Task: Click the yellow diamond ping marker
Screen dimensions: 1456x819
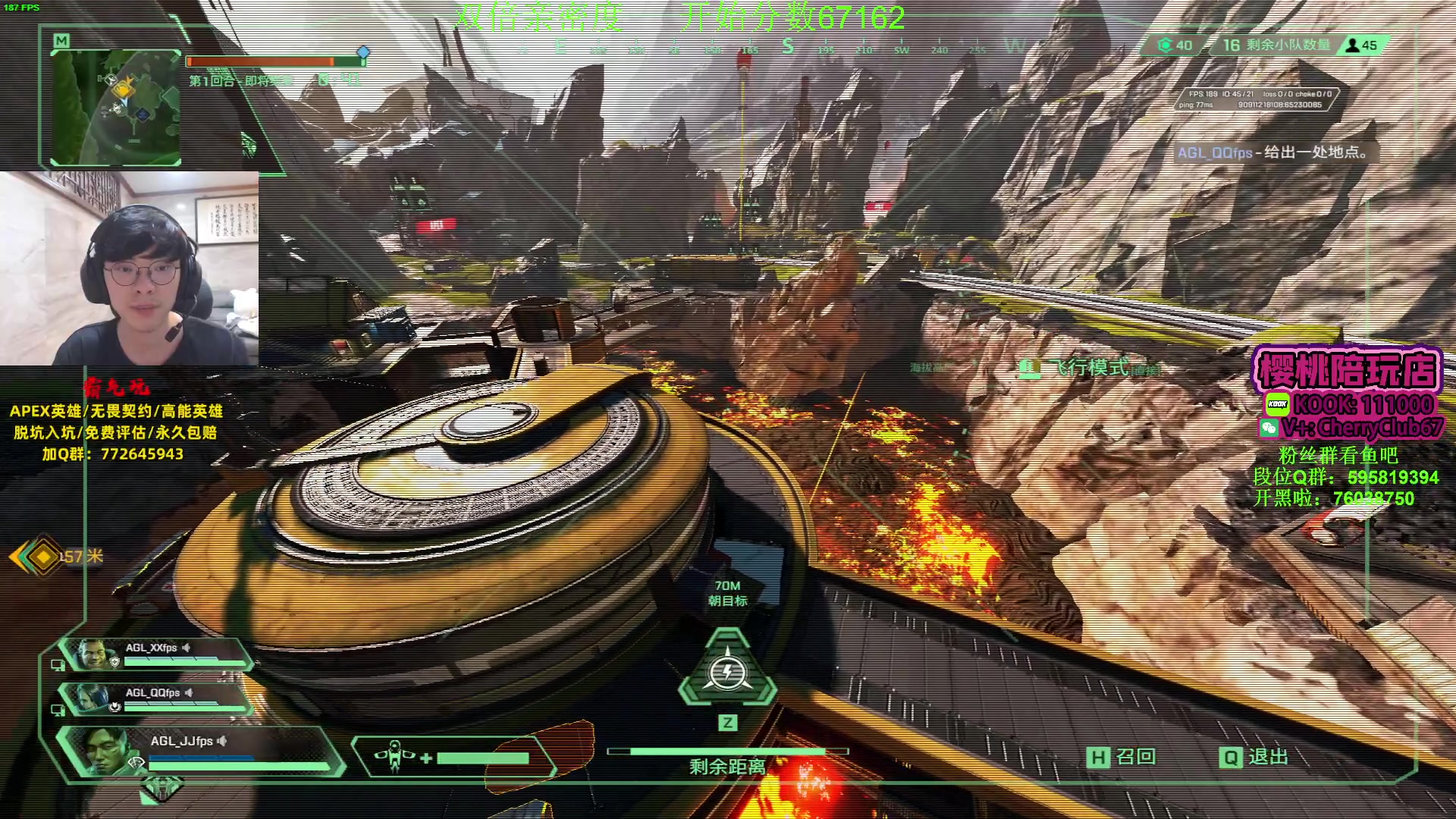Action: [43, 557]
